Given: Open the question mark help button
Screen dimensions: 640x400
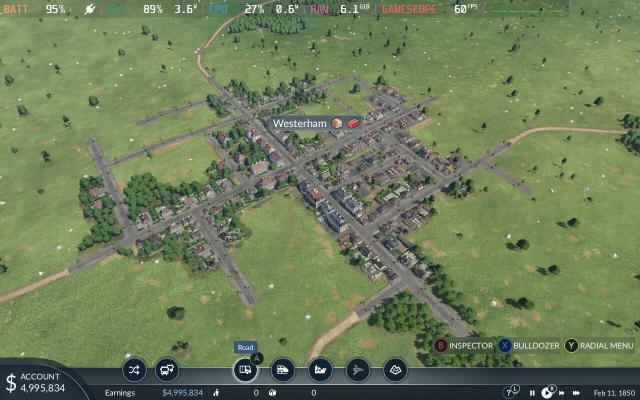Looking at the screenshot, I should click(x=509, y=392).
